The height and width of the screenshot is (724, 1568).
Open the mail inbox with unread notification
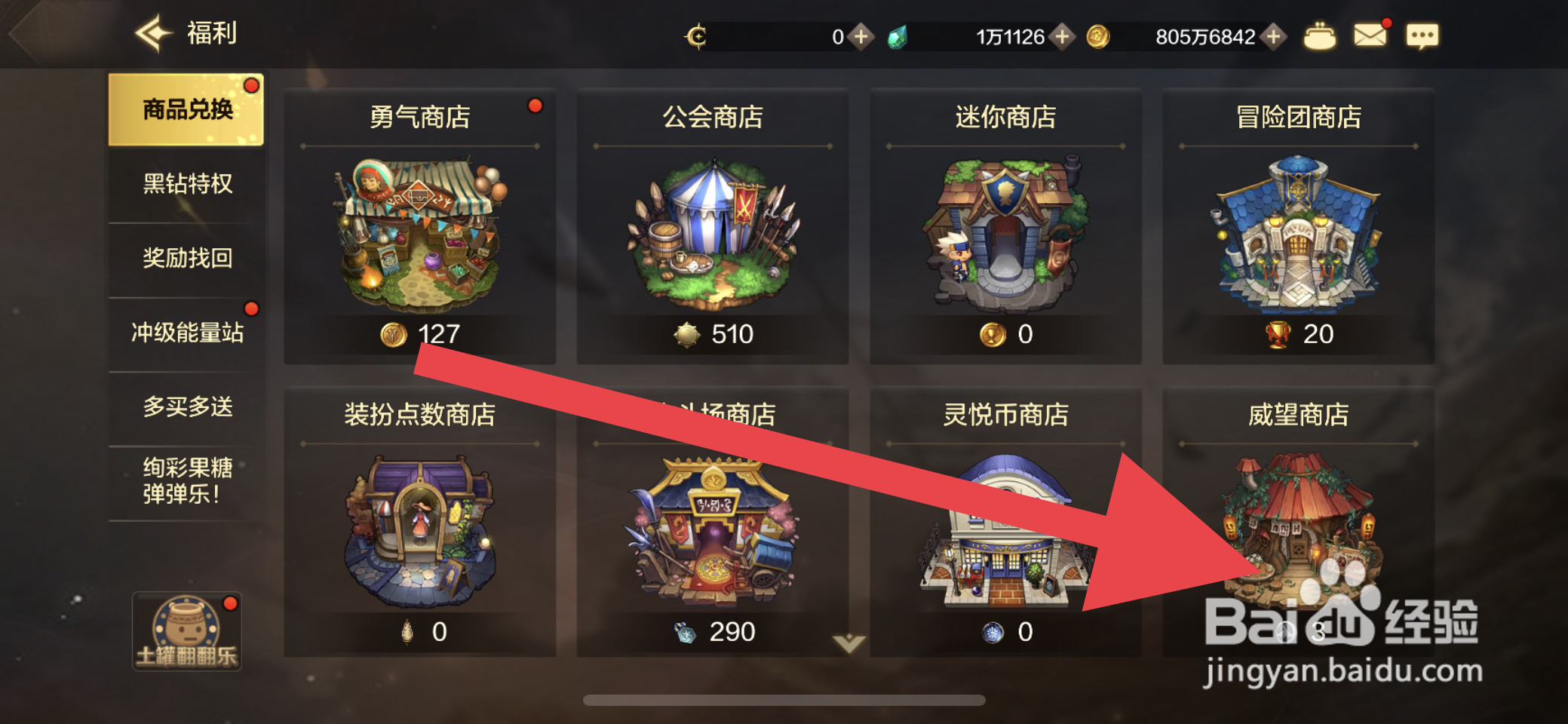coord(1371,34)
